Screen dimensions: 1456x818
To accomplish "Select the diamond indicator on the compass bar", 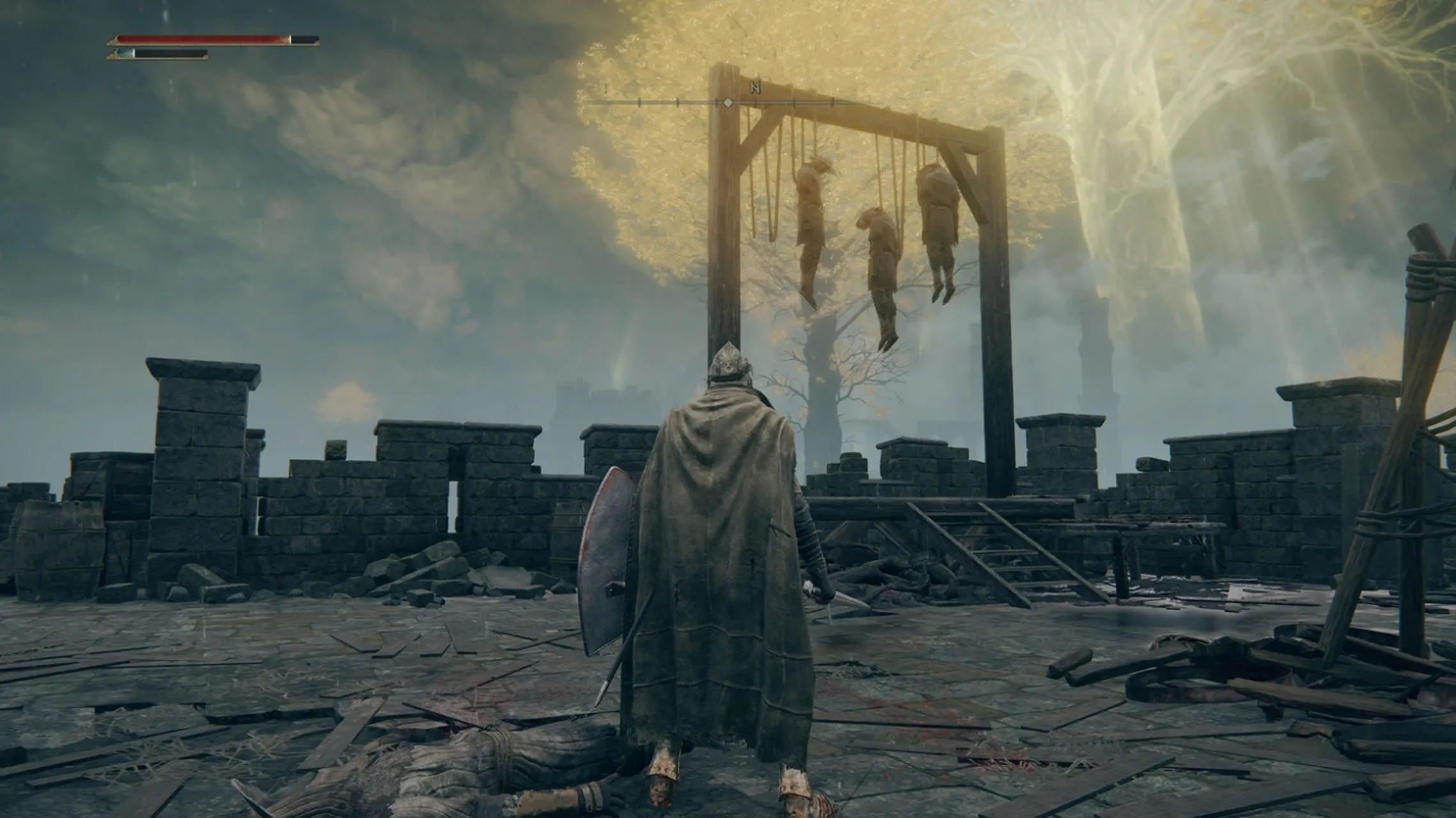I will tap(728, 102).
